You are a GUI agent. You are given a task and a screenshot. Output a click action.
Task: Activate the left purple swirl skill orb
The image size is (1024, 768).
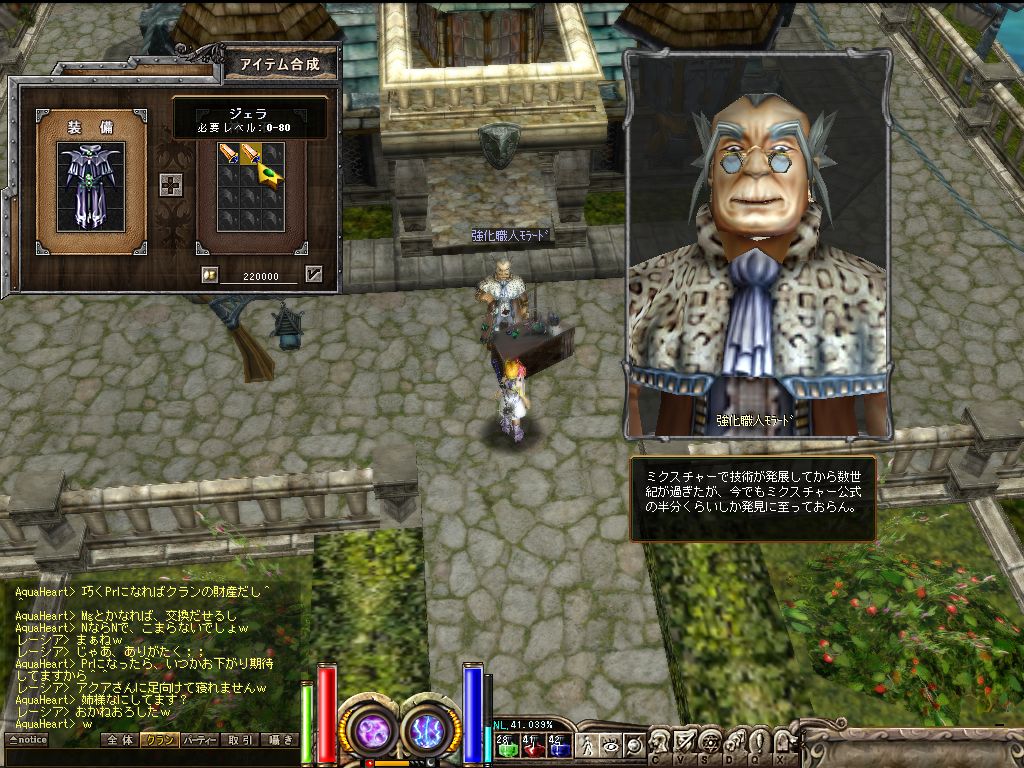(372, 730)
